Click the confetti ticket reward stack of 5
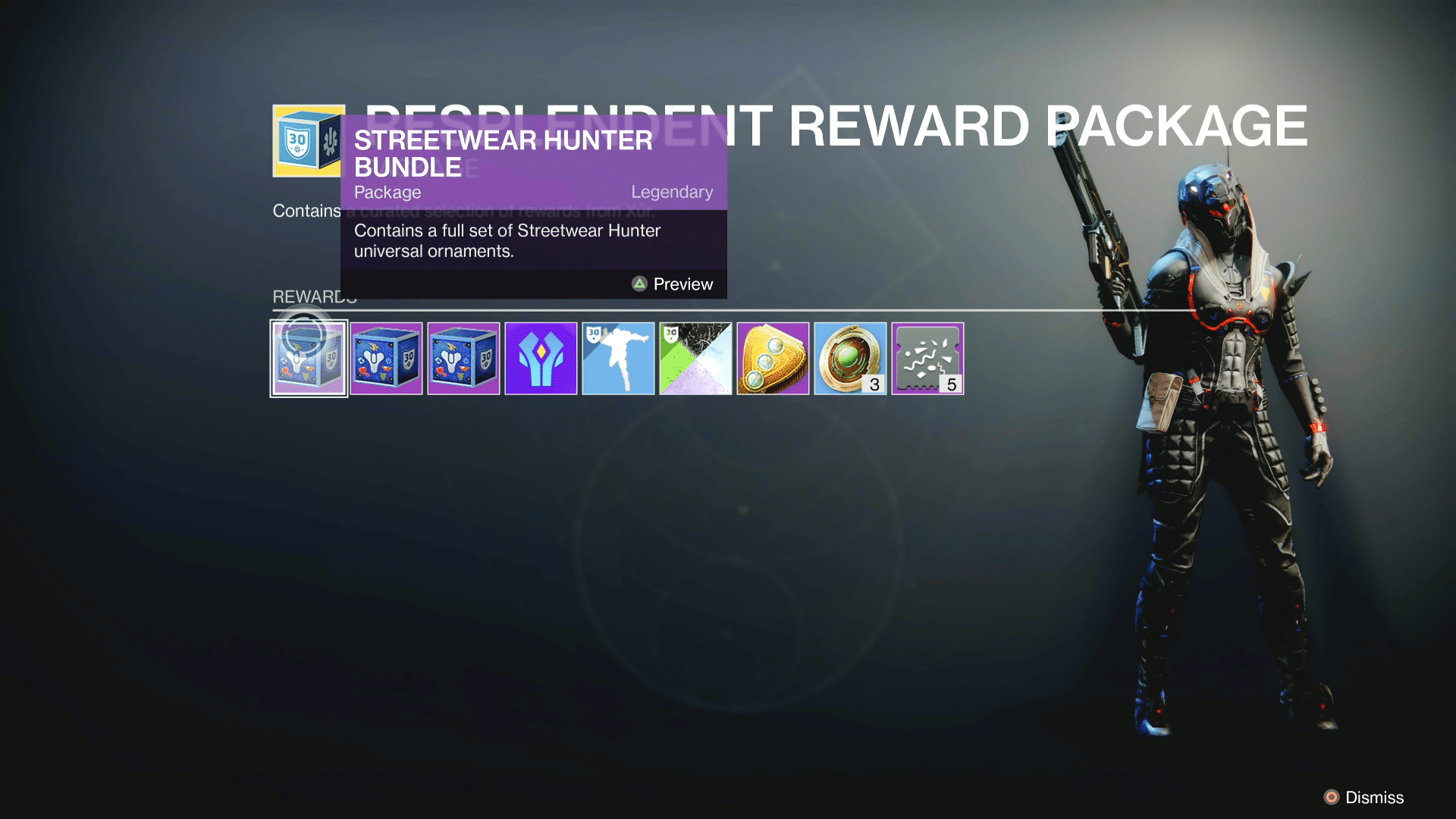The image size is (1456, 819). point(927,357)
